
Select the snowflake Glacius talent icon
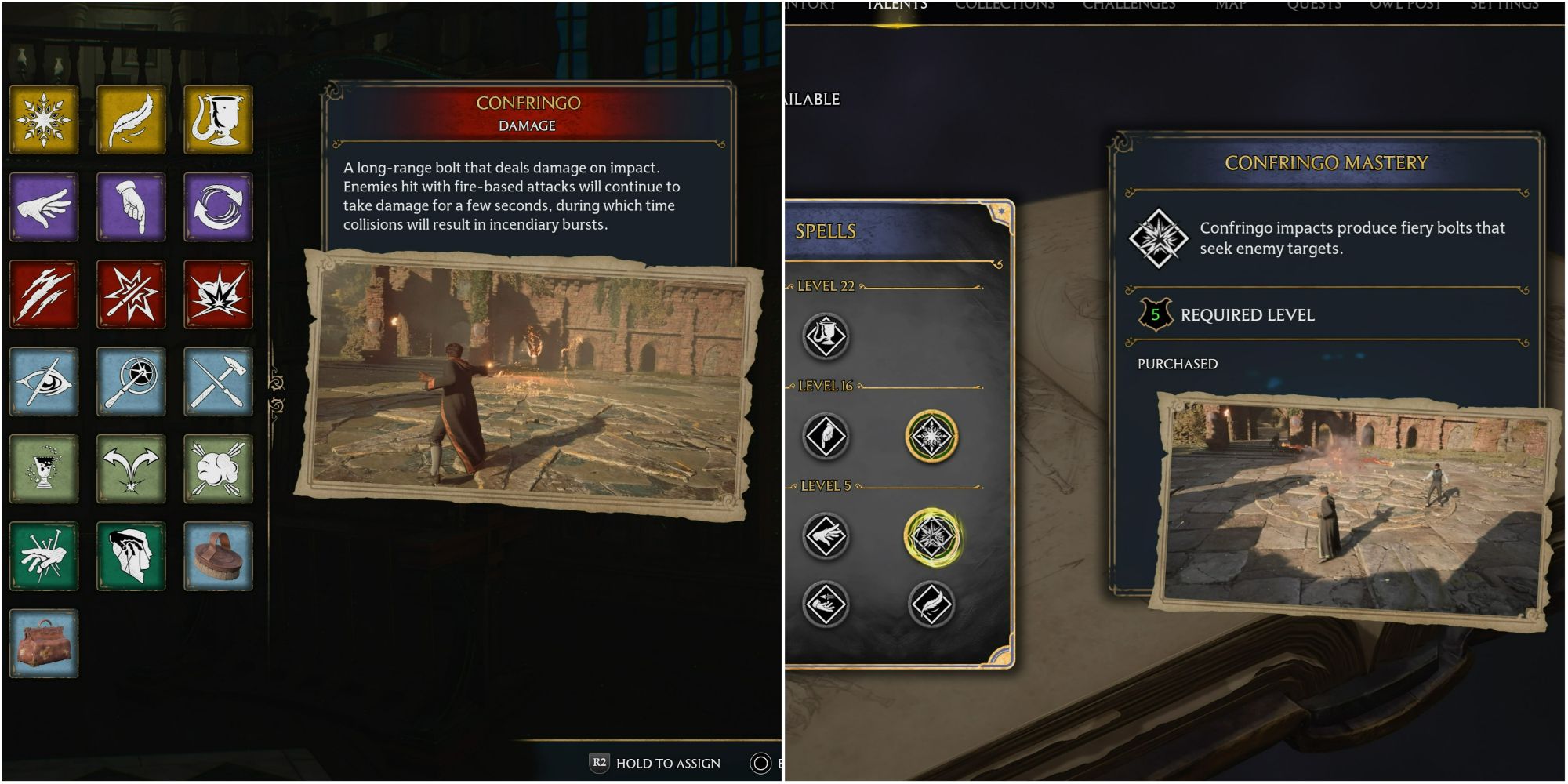click(x=45, y=119)
